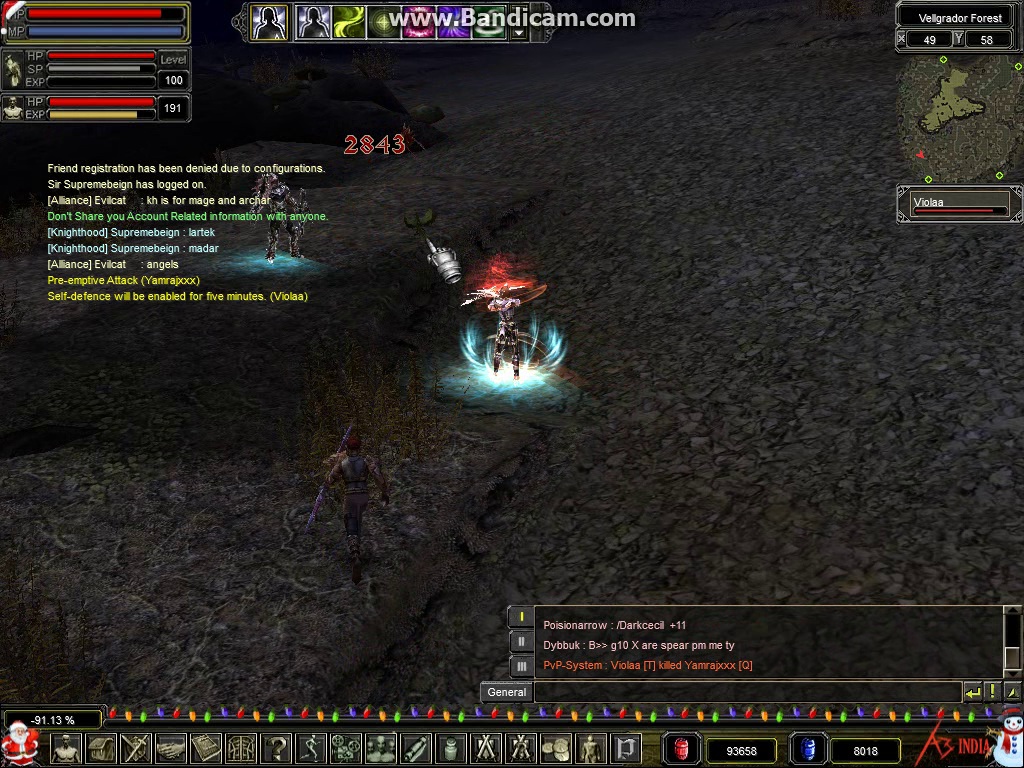Select the Violaa target frame
Image resolution: width=1024 pixels, height=768 pixels.
coord(959,204)
